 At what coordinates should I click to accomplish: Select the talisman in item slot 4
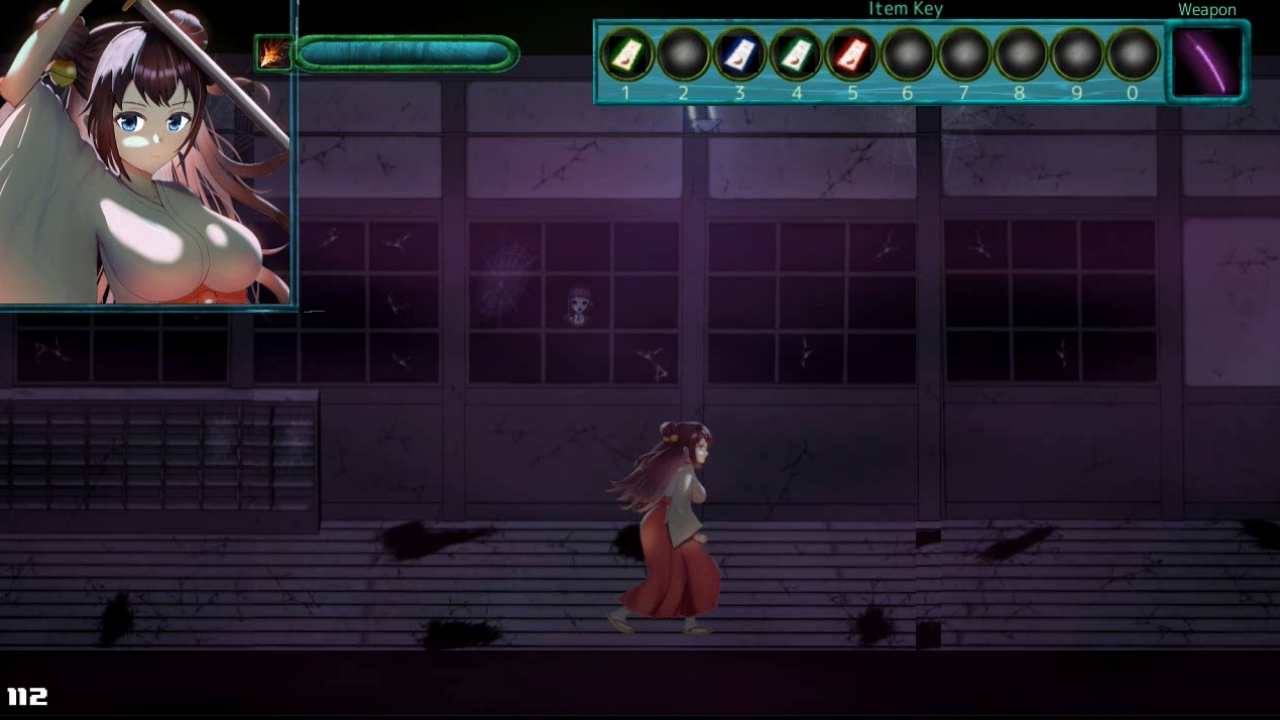click(796, 54)
